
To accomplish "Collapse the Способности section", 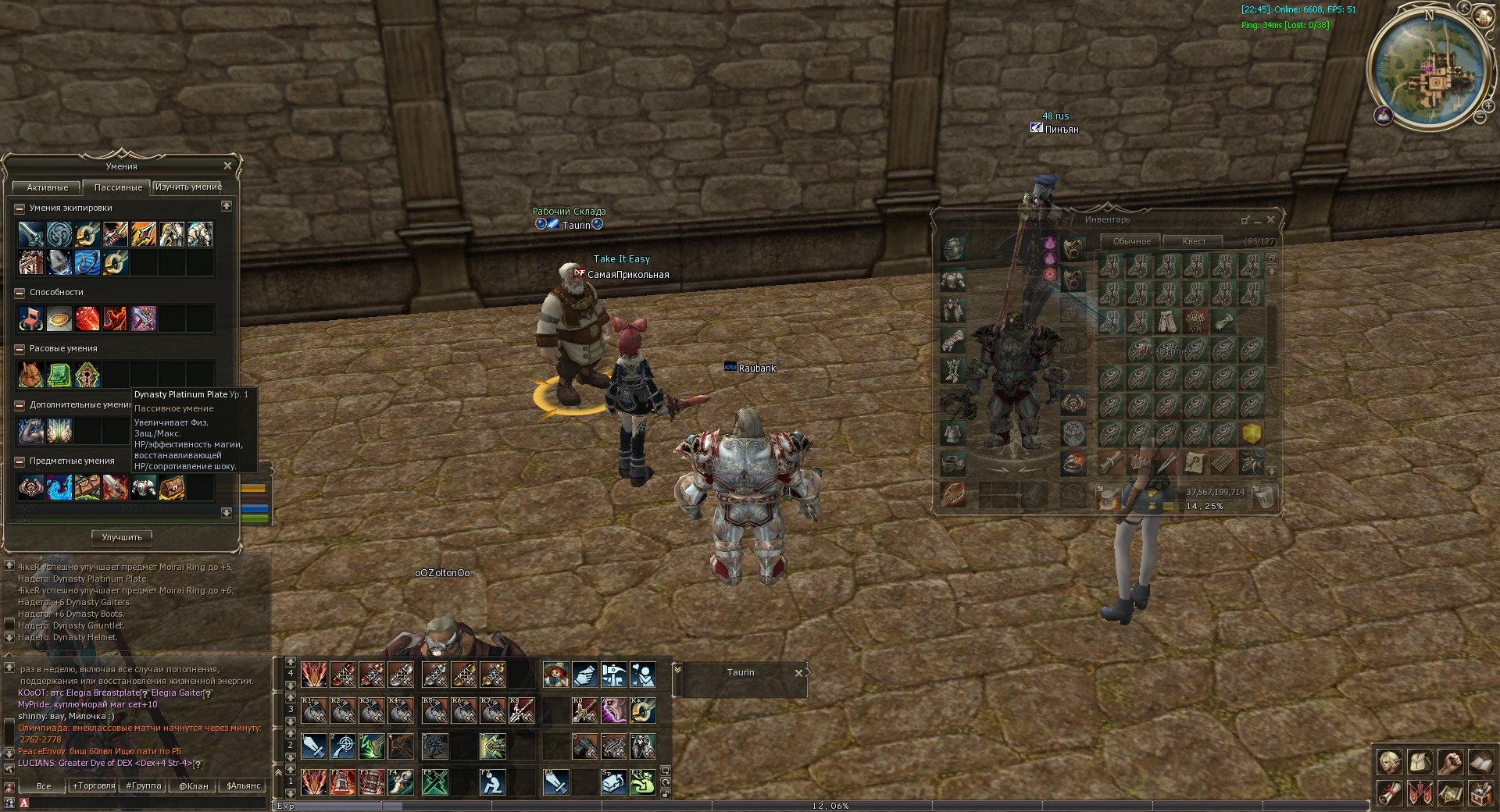I will click(20, 293).
